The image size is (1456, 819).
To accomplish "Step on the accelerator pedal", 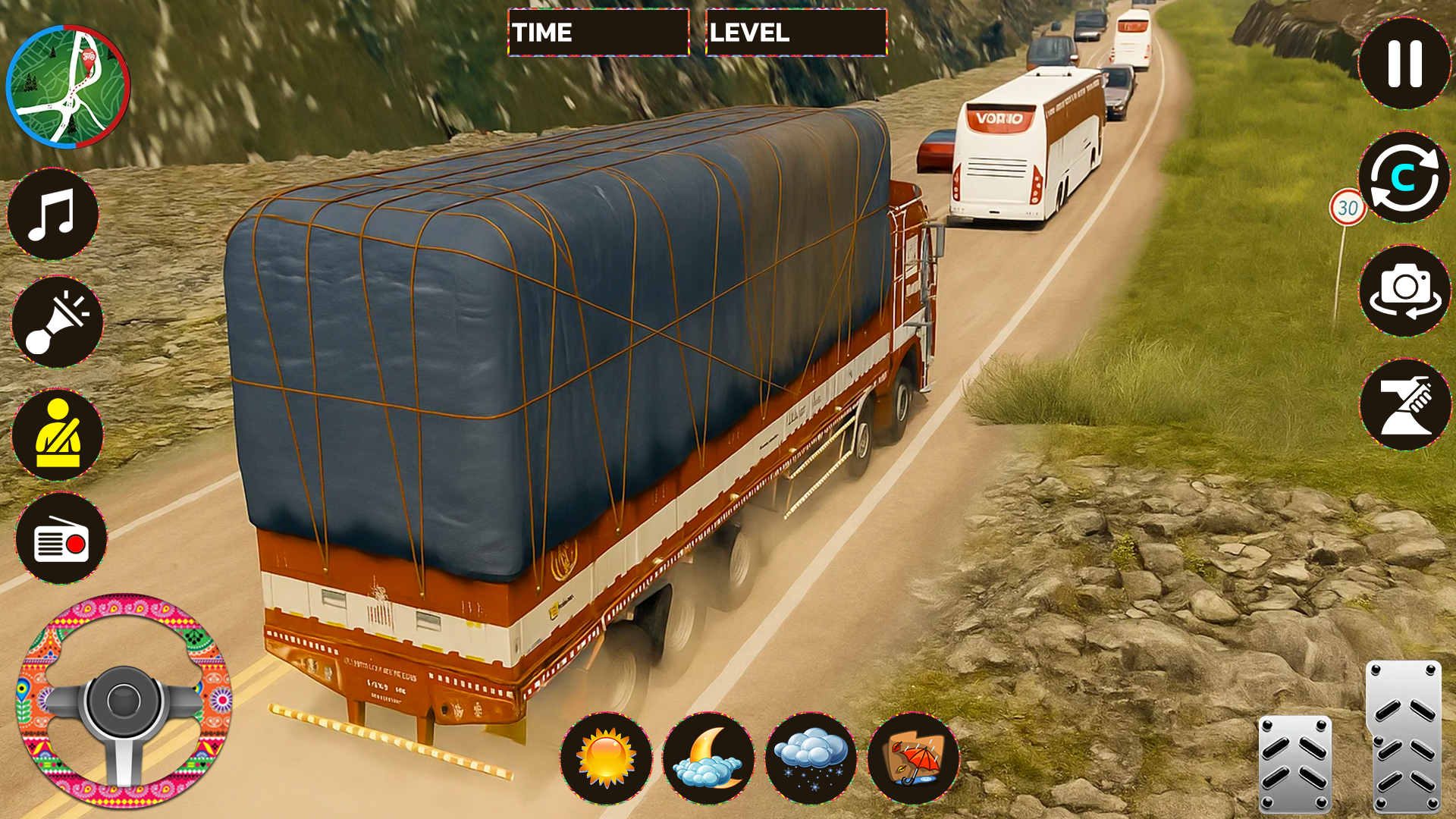I will tap(1403, 737).
